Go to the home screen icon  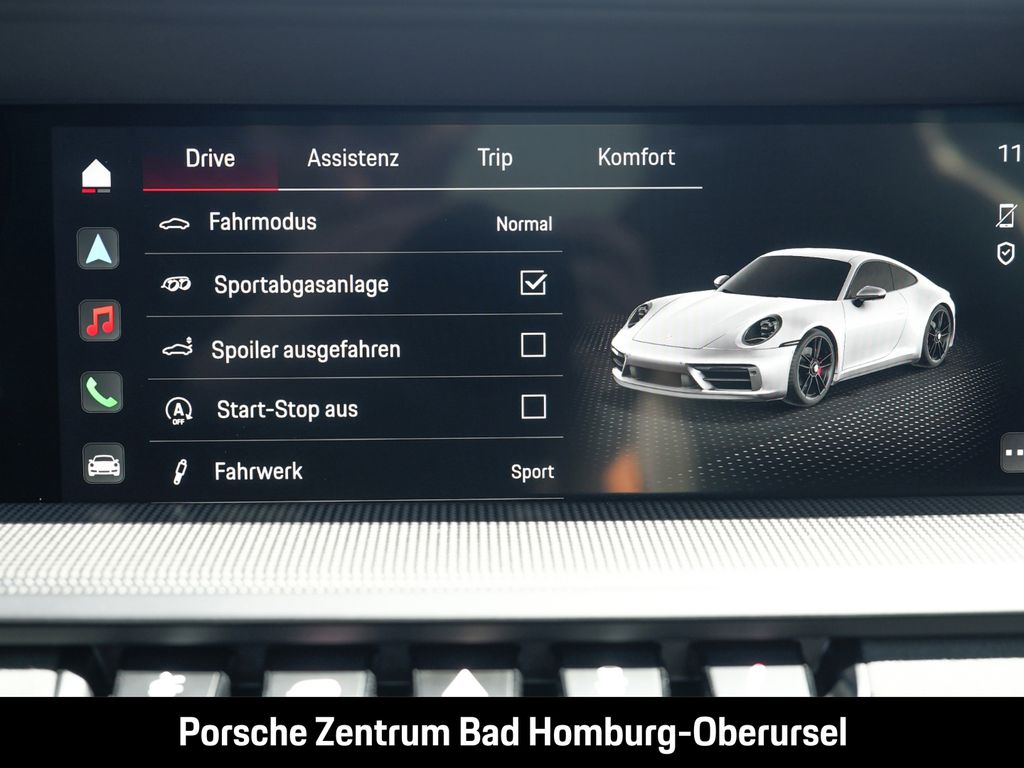[x=97, y=175]
